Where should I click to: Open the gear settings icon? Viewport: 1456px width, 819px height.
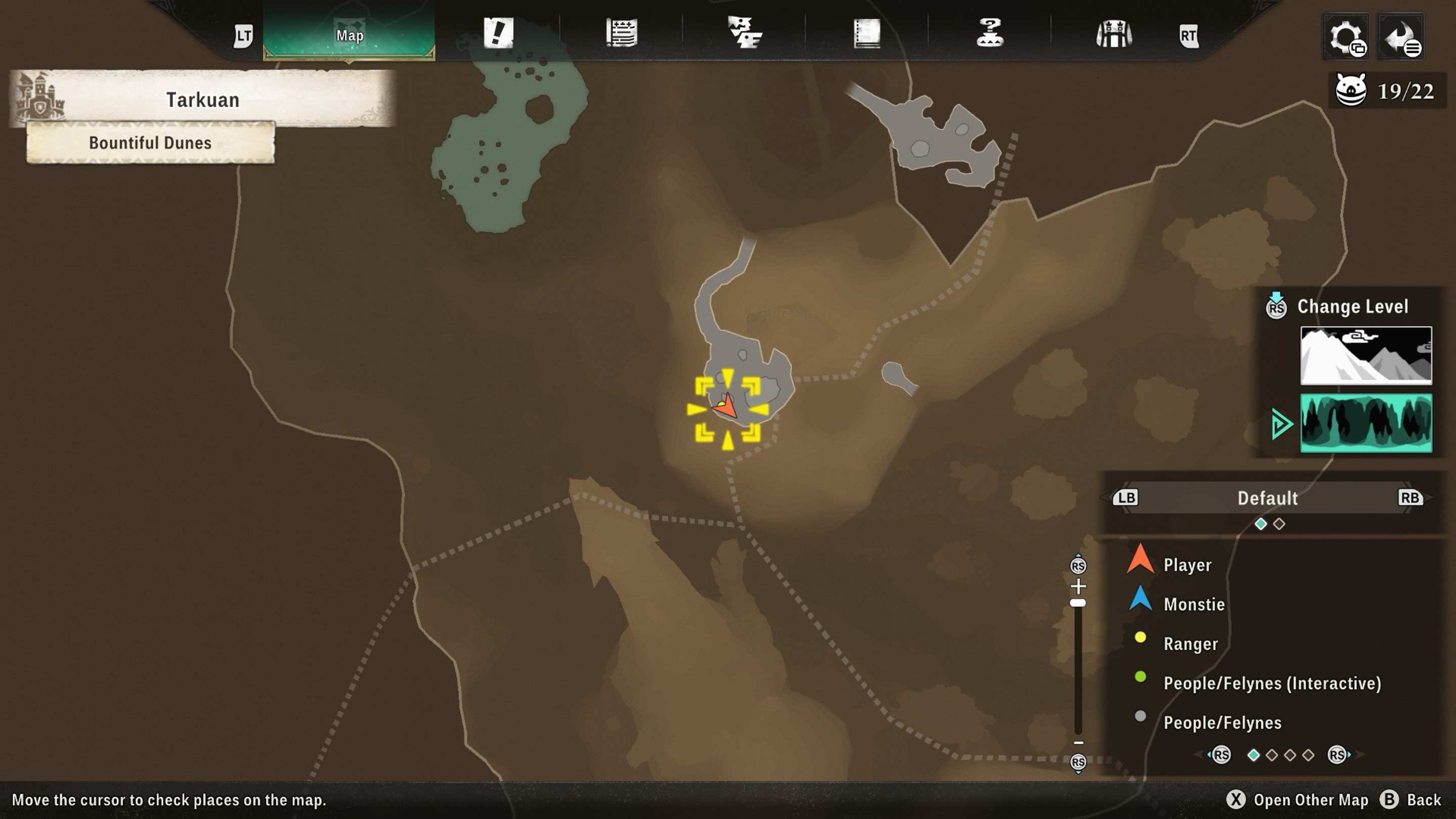pos(1346,37)
